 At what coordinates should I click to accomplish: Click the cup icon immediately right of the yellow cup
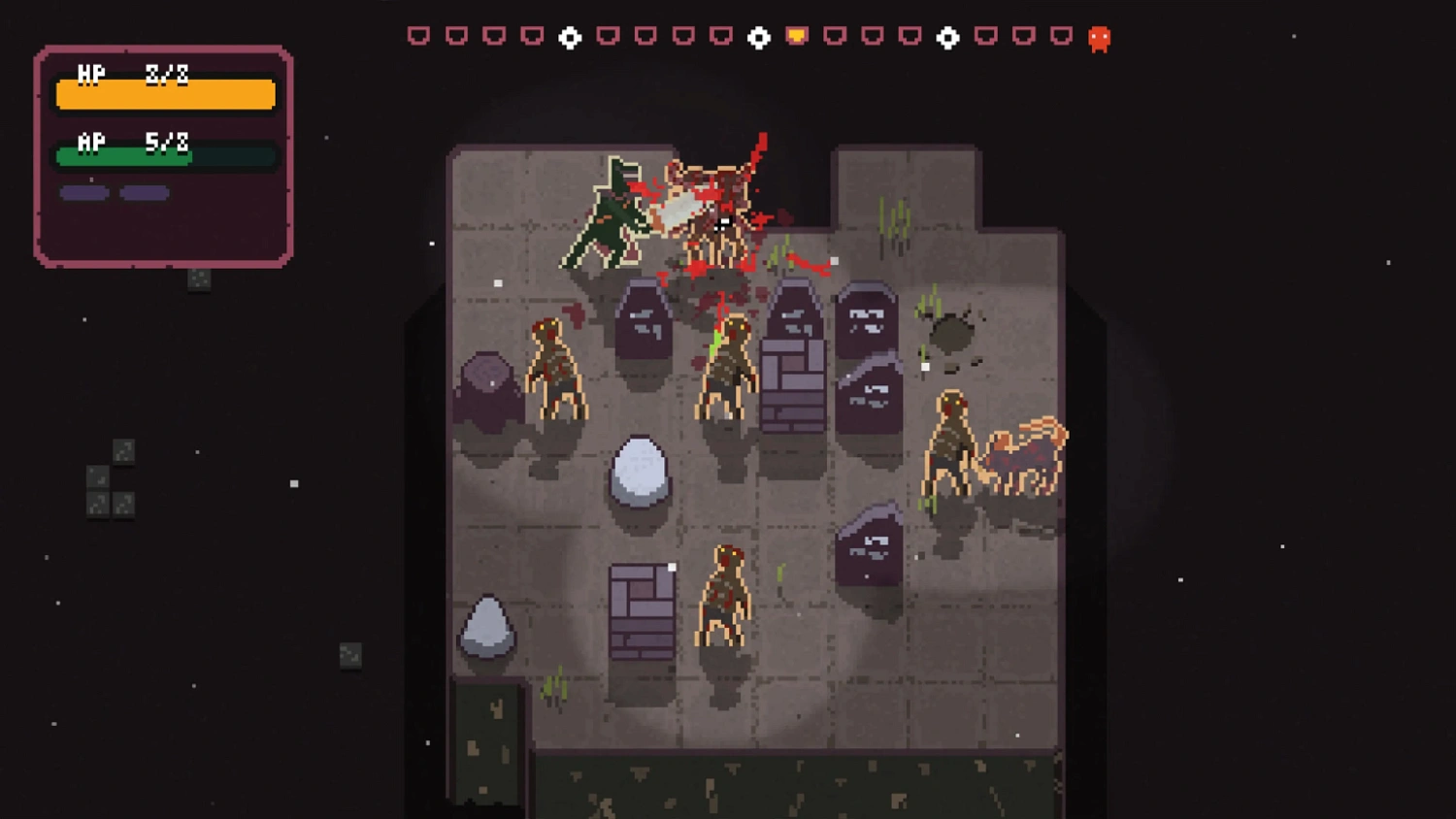coord(833,37)
